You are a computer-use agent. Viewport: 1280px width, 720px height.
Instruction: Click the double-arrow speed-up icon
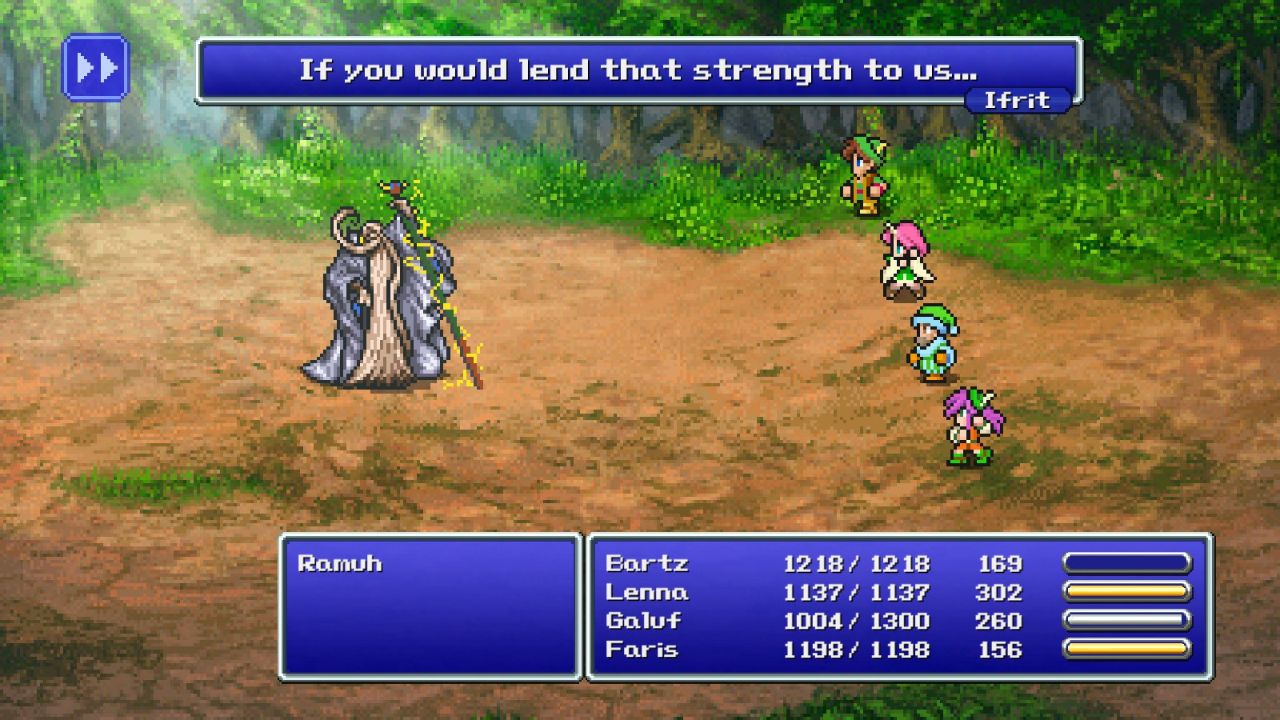click(x=97, y=68)
